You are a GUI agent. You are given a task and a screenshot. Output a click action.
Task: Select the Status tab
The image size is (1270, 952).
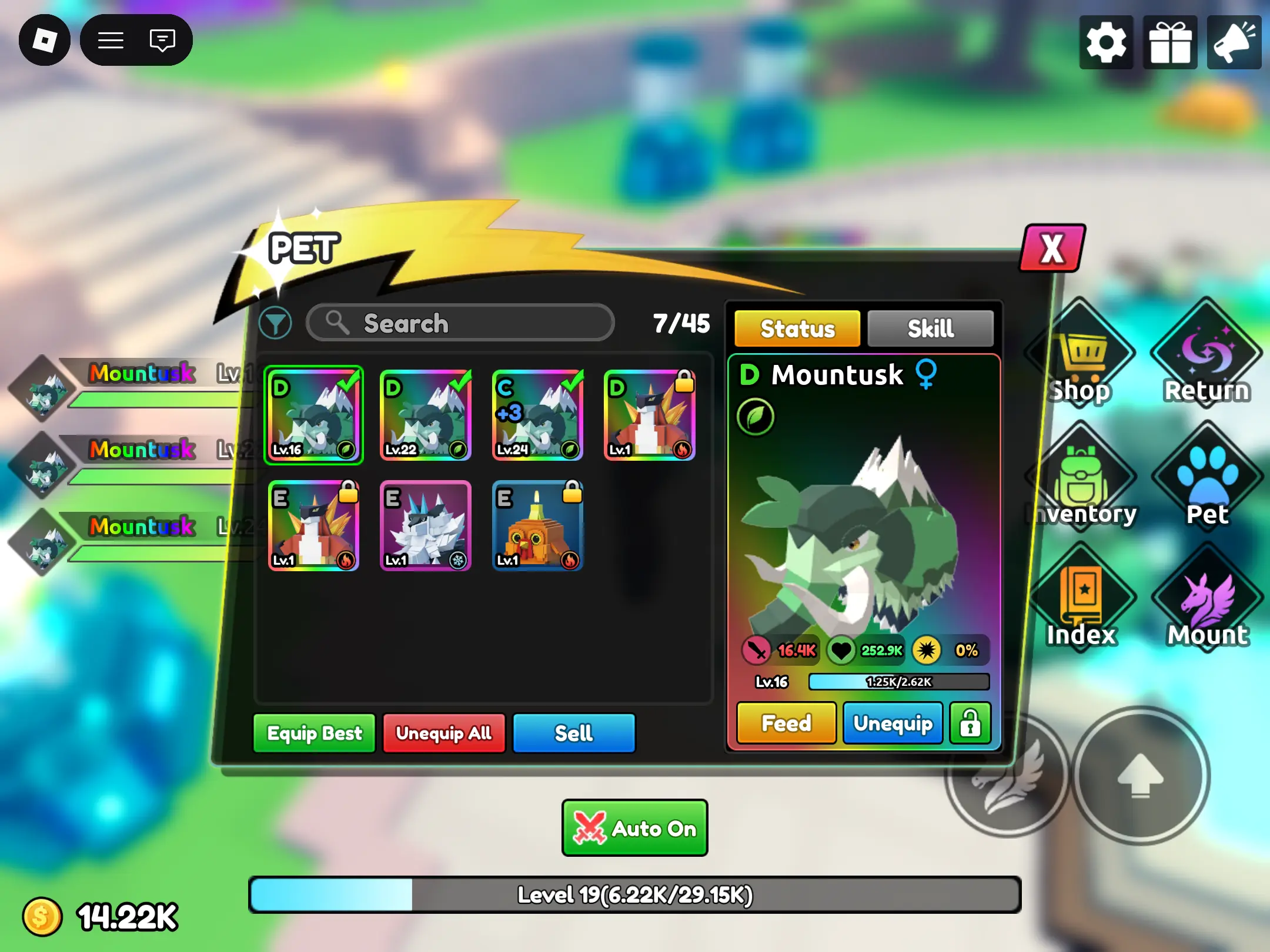(797, 328)
